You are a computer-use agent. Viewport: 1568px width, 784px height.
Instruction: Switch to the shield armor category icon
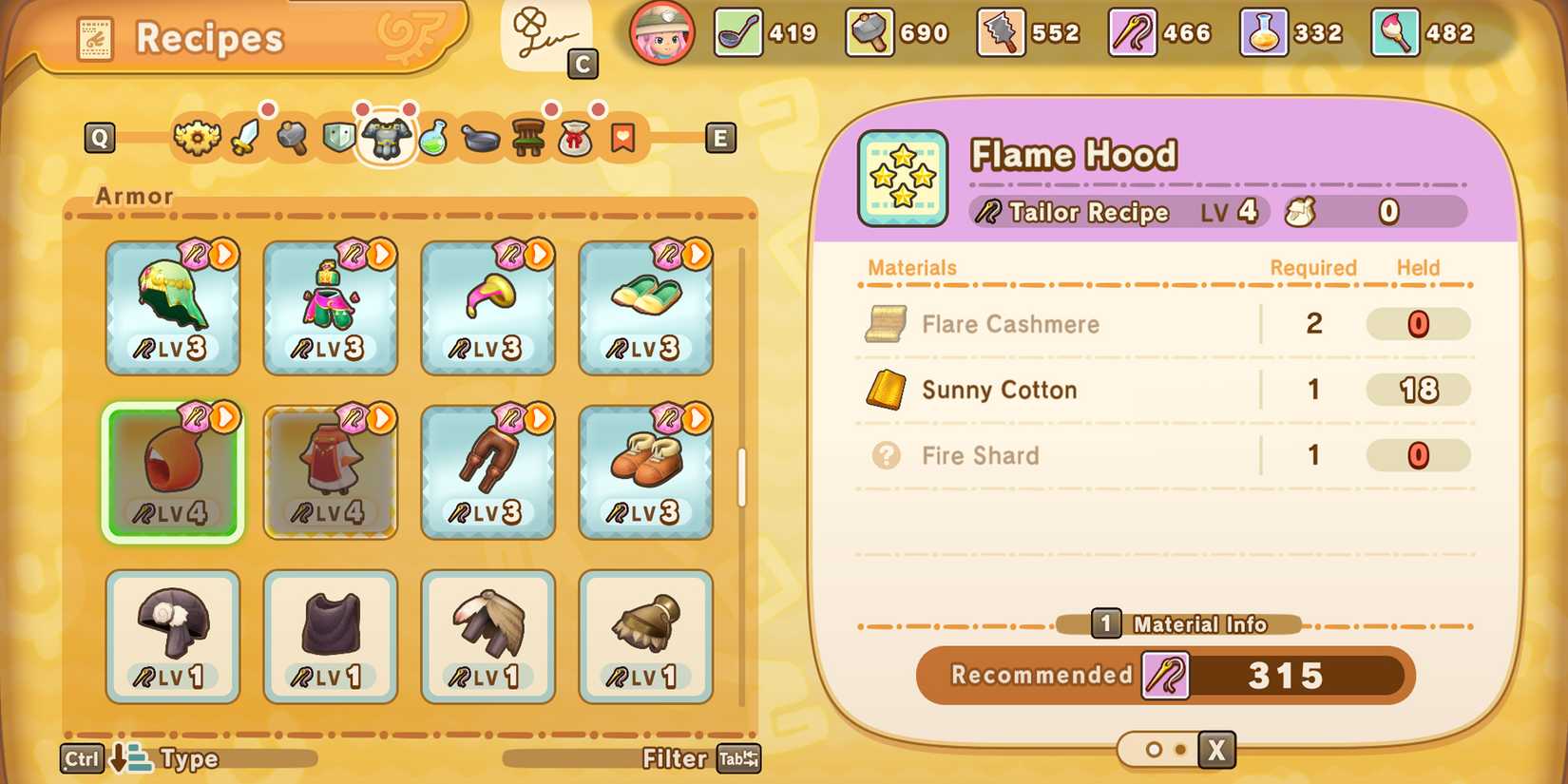click(x=339, y=138)
